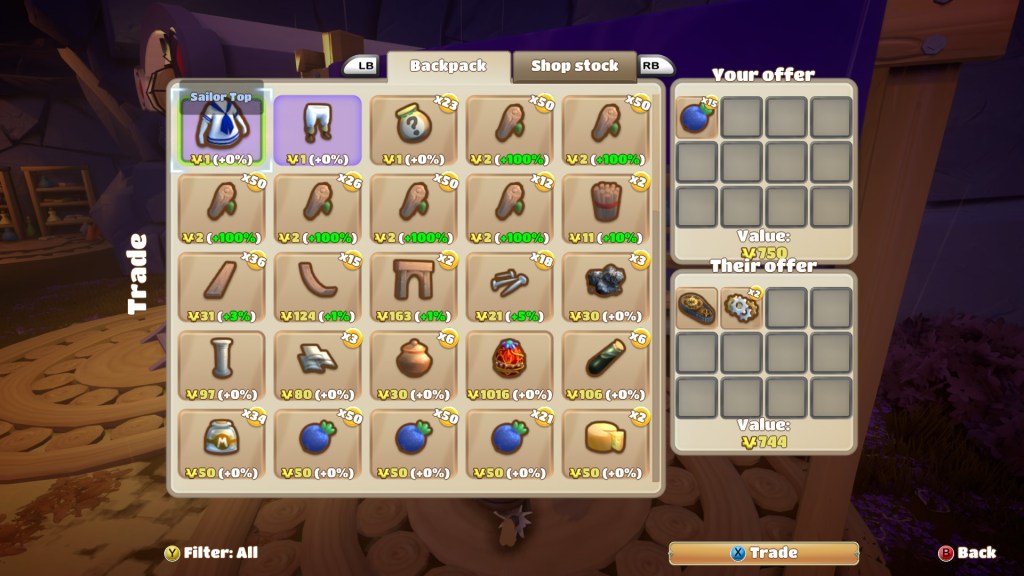Switch to the Shop stock tab
The width and height of the screenshot is (1024, 576).
tap(574, 66)
